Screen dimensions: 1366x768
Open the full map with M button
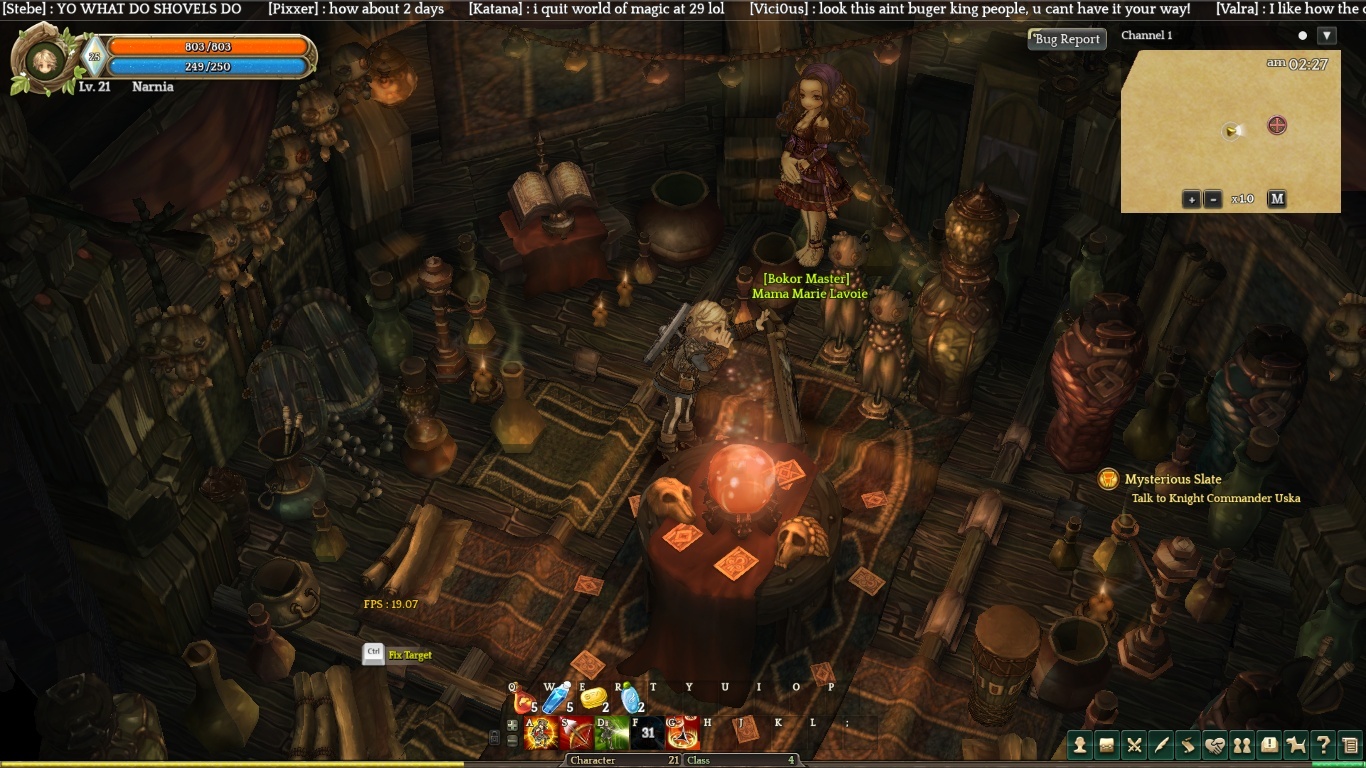tap(1277, 199)
